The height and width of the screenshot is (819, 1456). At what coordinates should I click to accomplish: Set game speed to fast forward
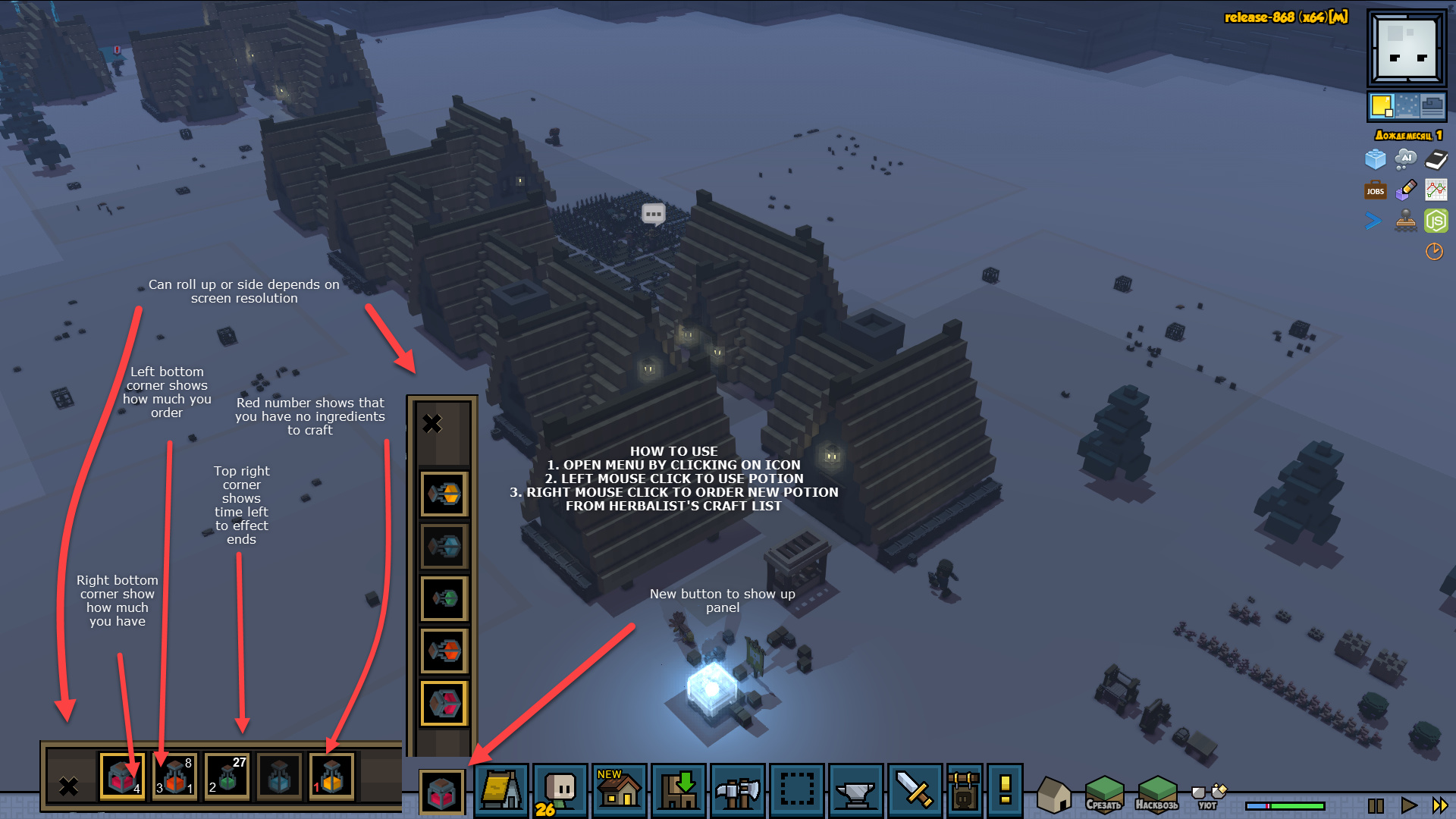click(1440, 805)
